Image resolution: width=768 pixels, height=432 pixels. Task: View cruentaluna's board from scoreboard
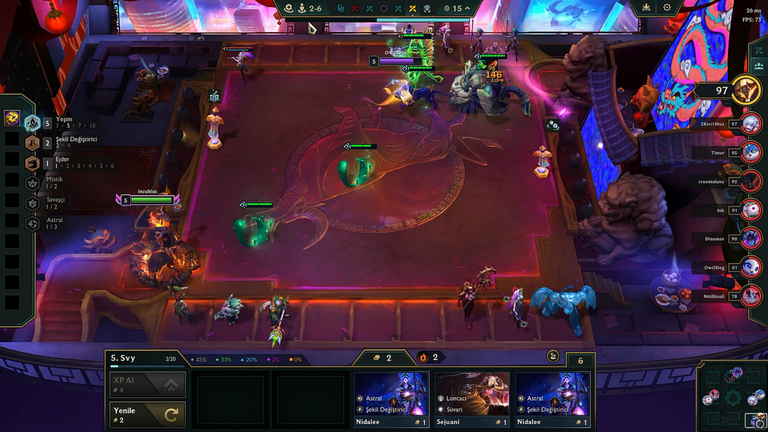[x=751, y=182]
